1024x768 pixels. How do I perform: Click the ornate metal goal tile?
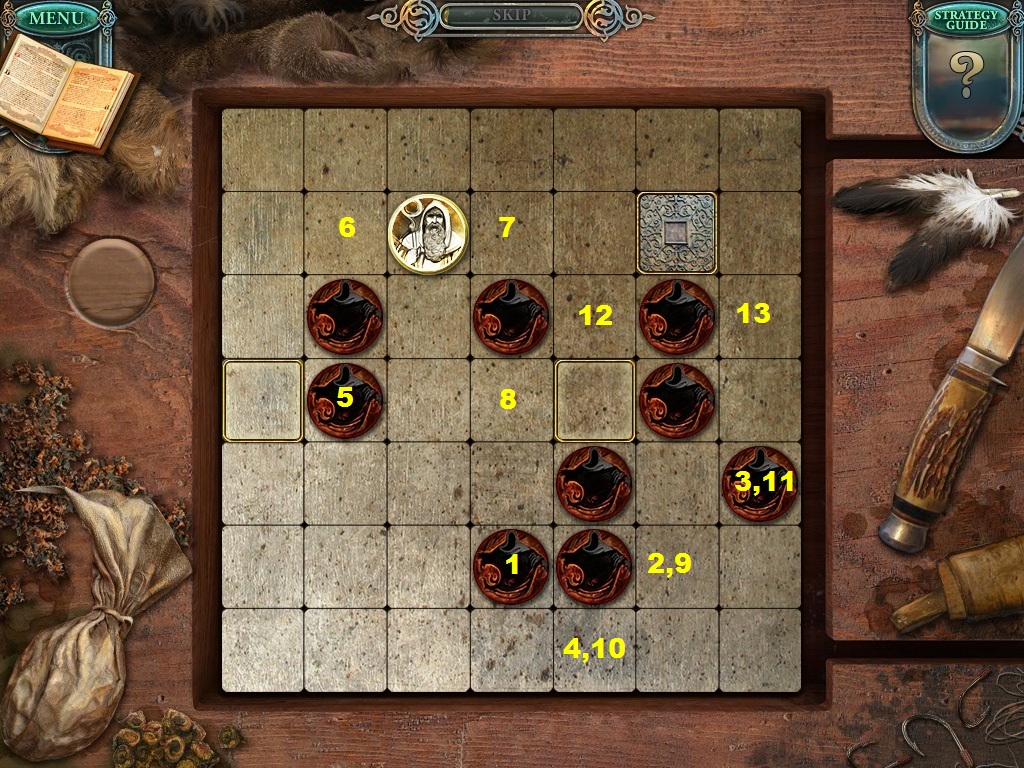[x=677, y=233]
